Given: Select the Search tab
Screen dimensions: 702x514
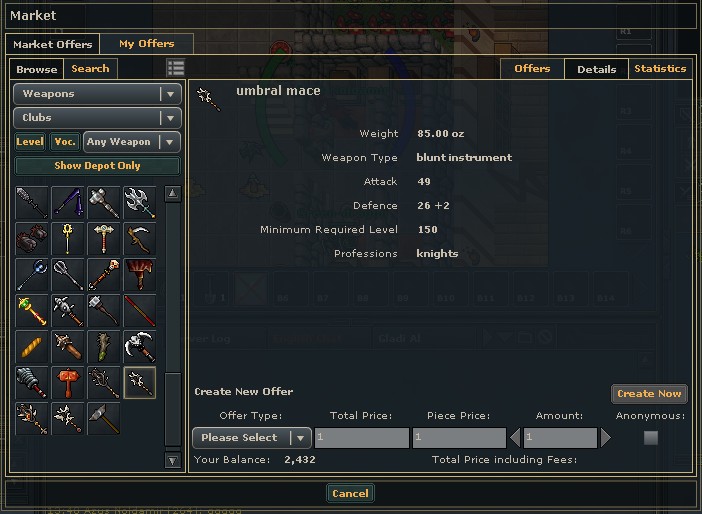Looking at the screenshot, I should click(x=90, y=69).
